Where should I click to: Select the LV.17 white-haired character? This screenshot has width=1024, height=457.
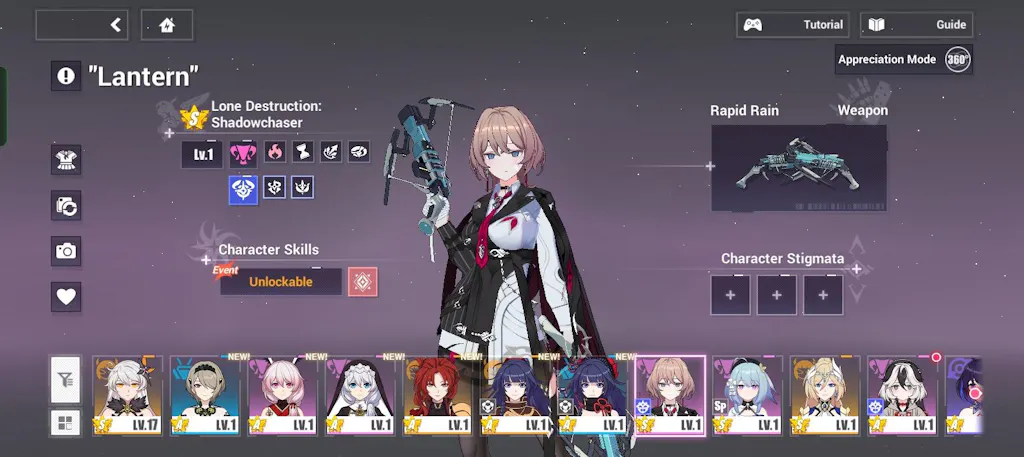pos(128,395)
